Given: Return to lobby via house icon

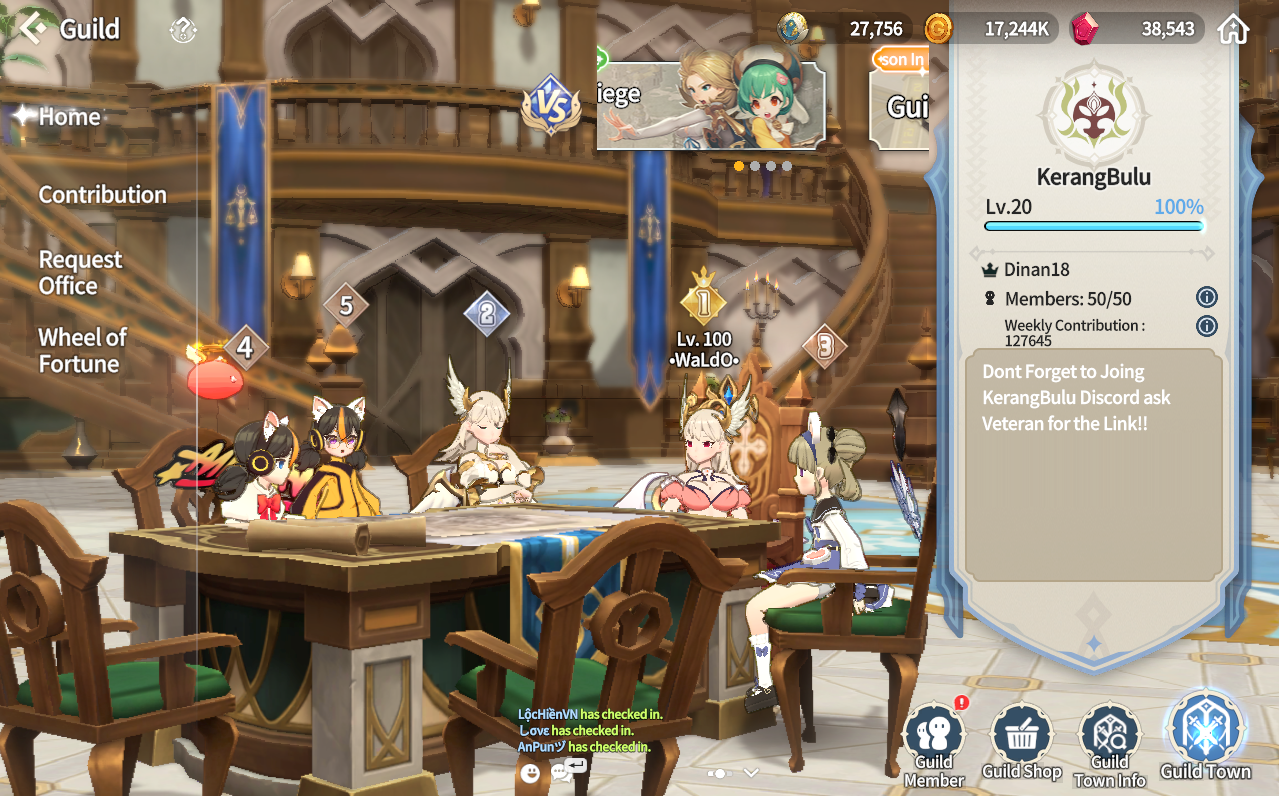Looking at the screenshot, I should (x=1233, y=29).
